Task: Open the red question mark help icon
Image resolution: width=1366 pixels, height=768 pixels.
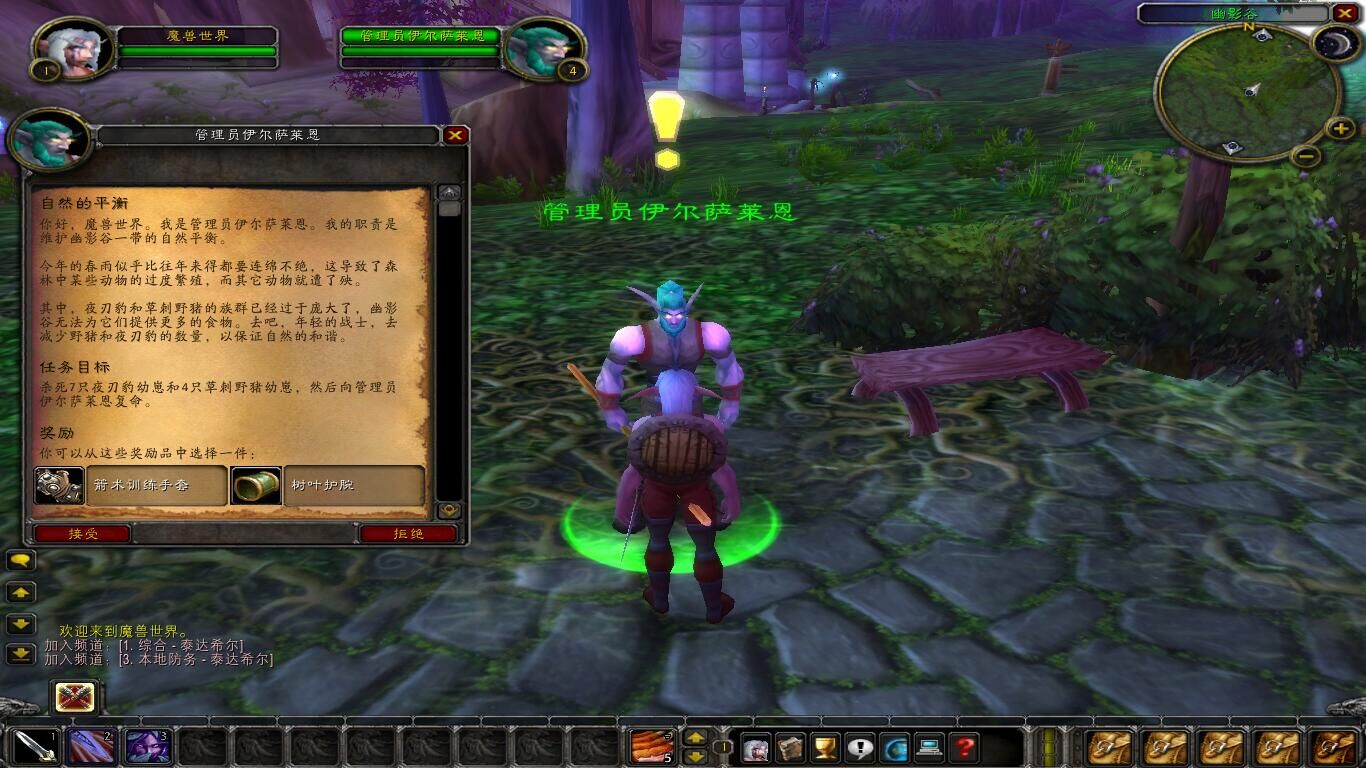Action: tap(963, 746)
